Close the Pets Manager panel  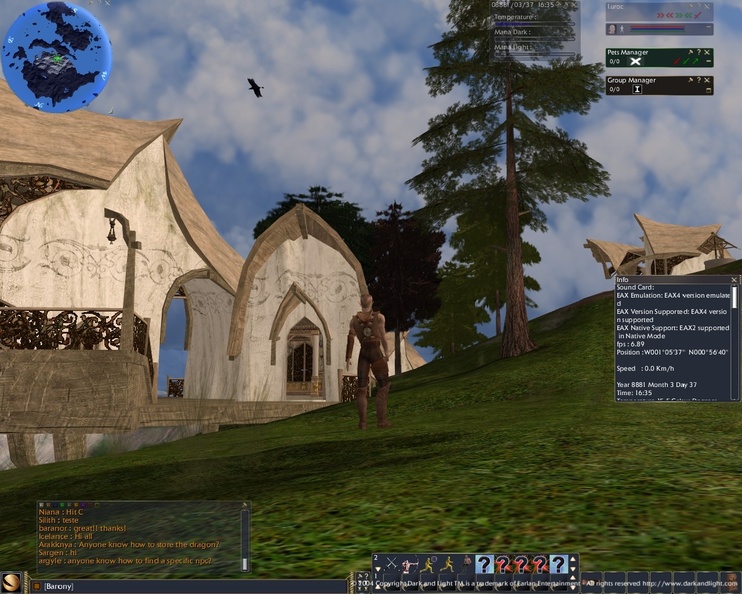point(709,51)
